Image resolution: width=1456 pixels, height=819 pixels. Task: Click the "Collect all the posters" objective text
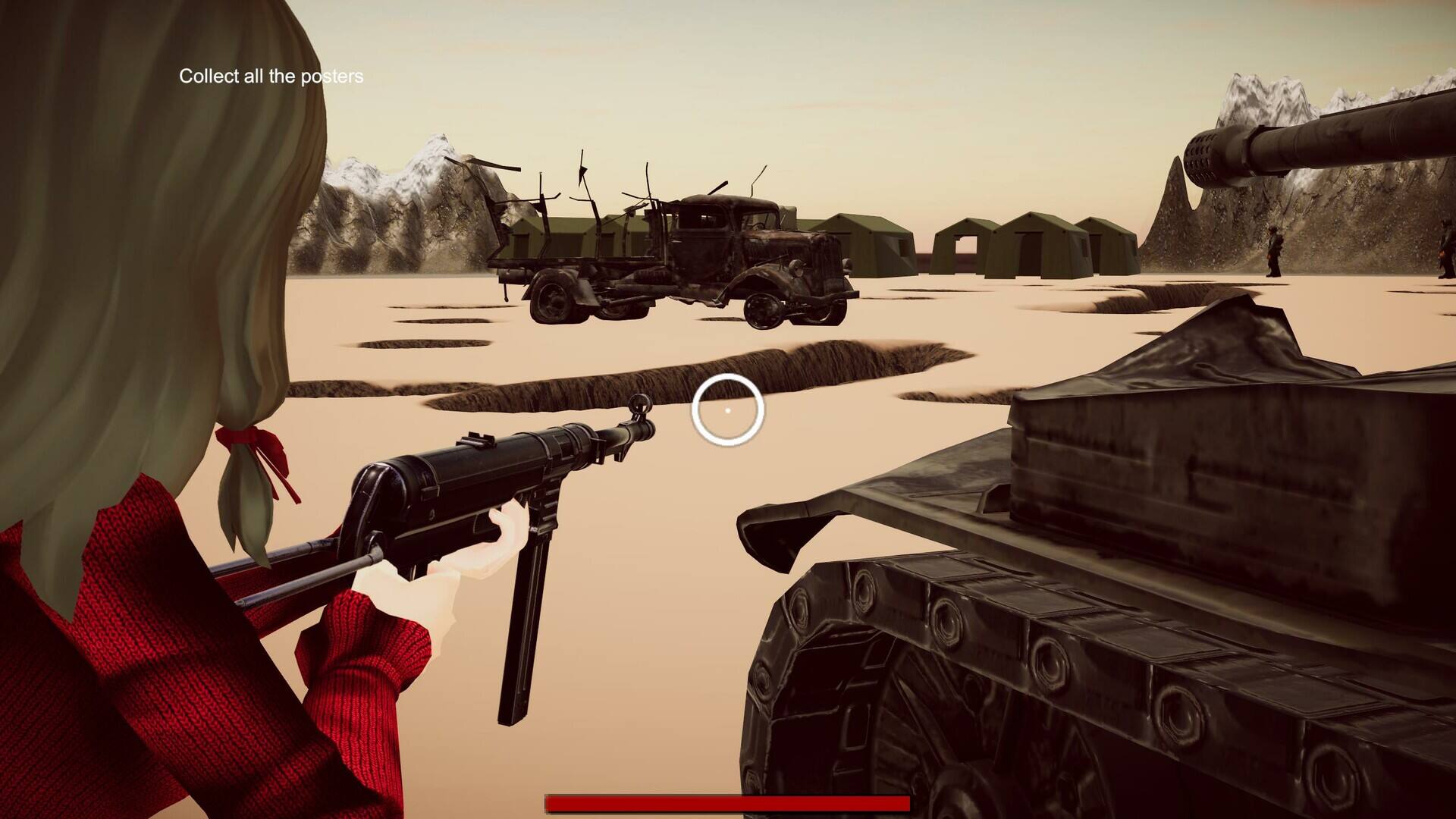[x=271, y=77]
